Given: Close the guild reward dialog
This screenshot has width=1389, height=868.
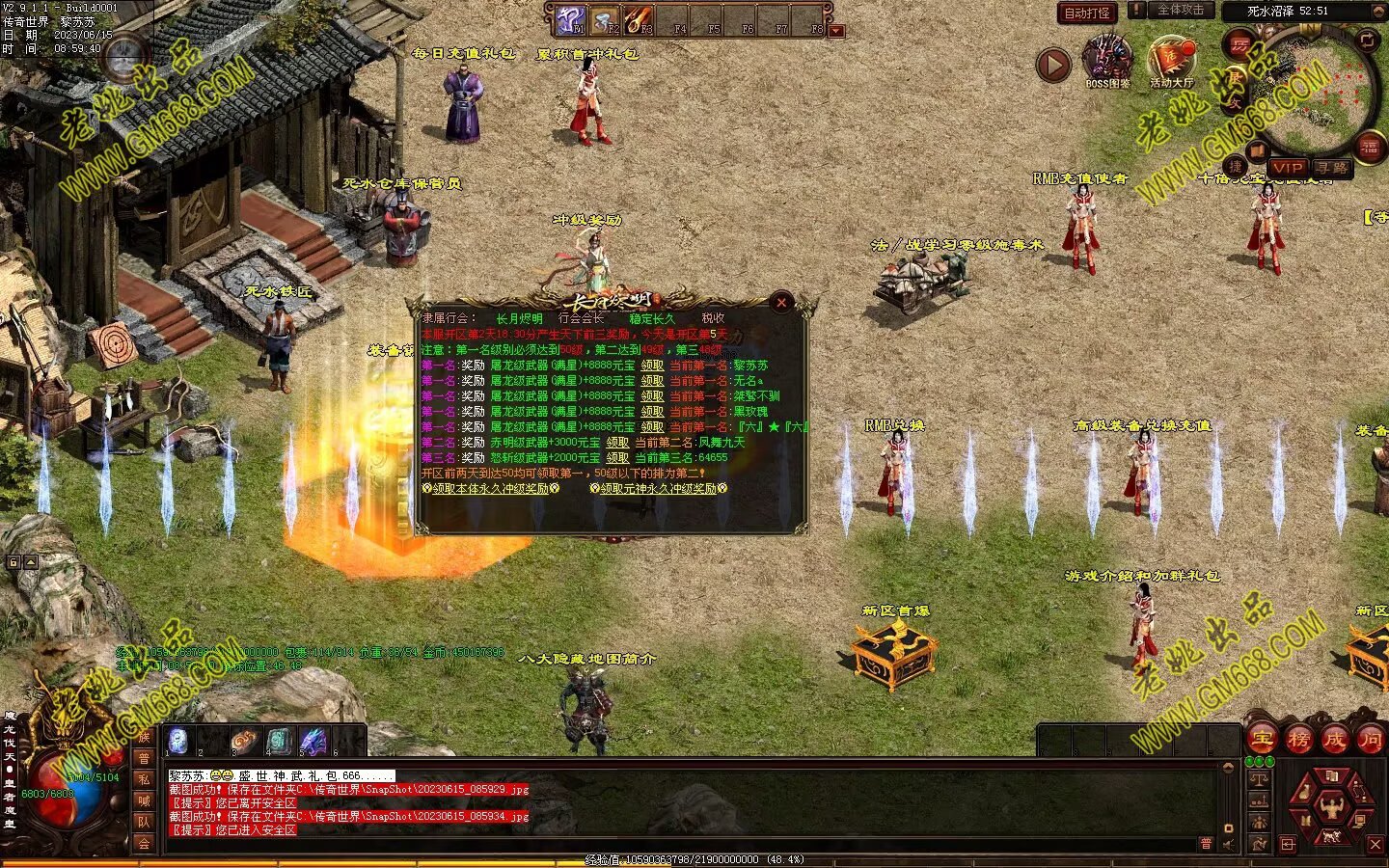Looking at the screenshot, I should (x=781, y=303).
